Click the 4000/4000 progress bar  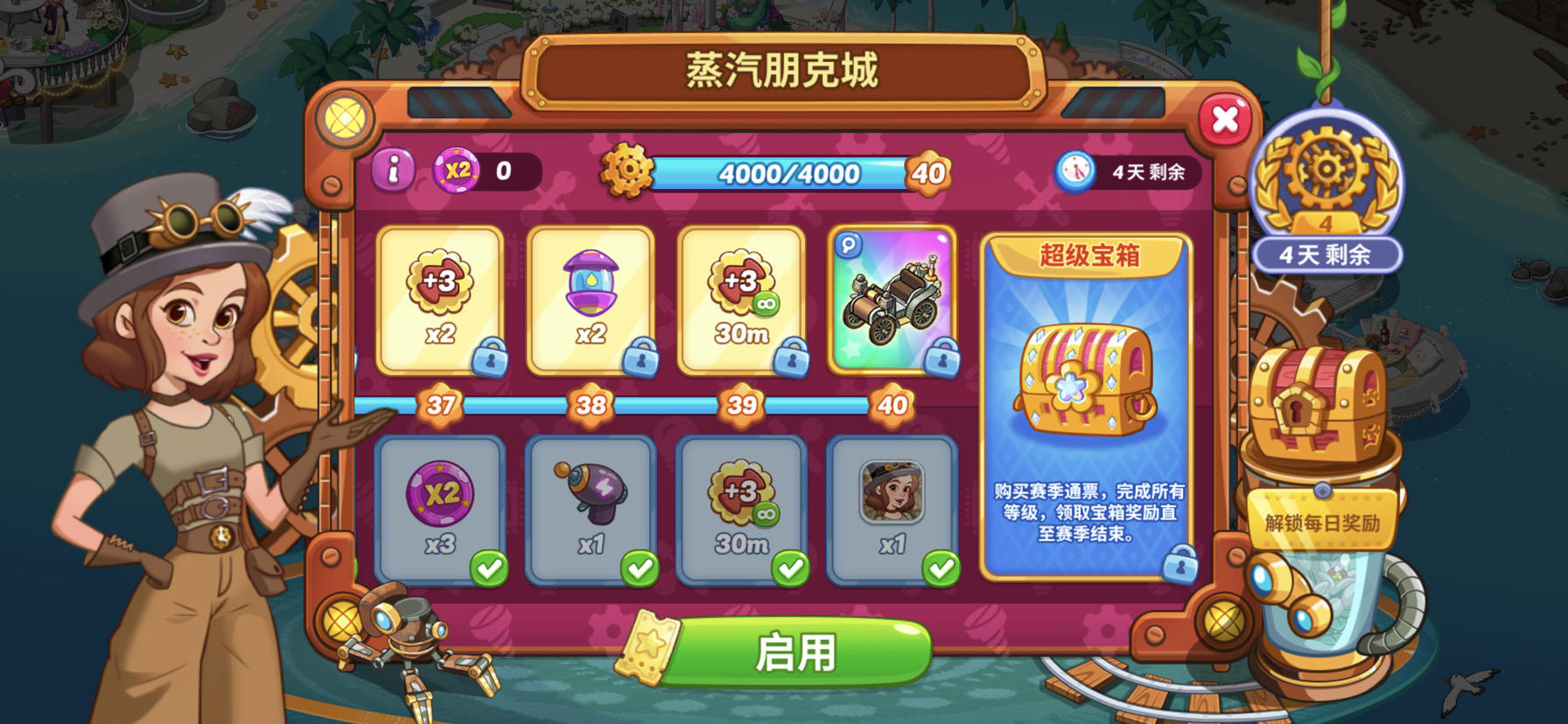pyautogui.click(x=787, y=173)
